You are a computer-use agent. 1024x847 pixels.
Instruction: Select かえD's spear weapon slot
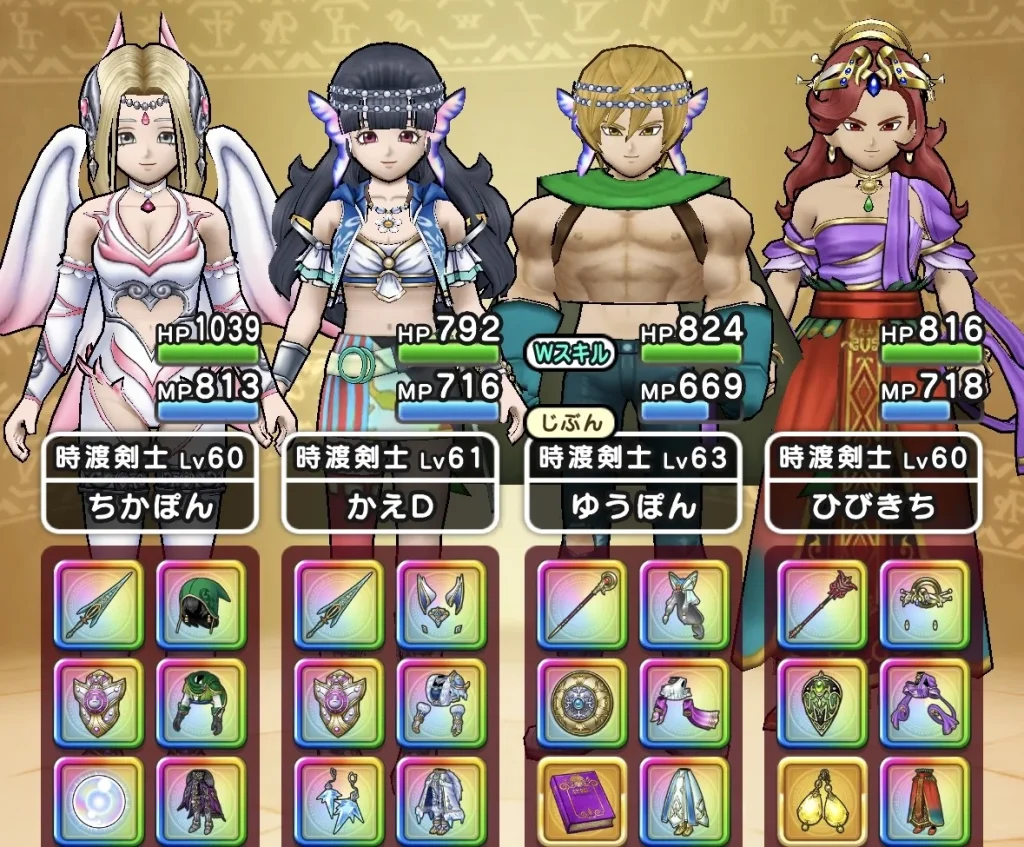point(339,603)
